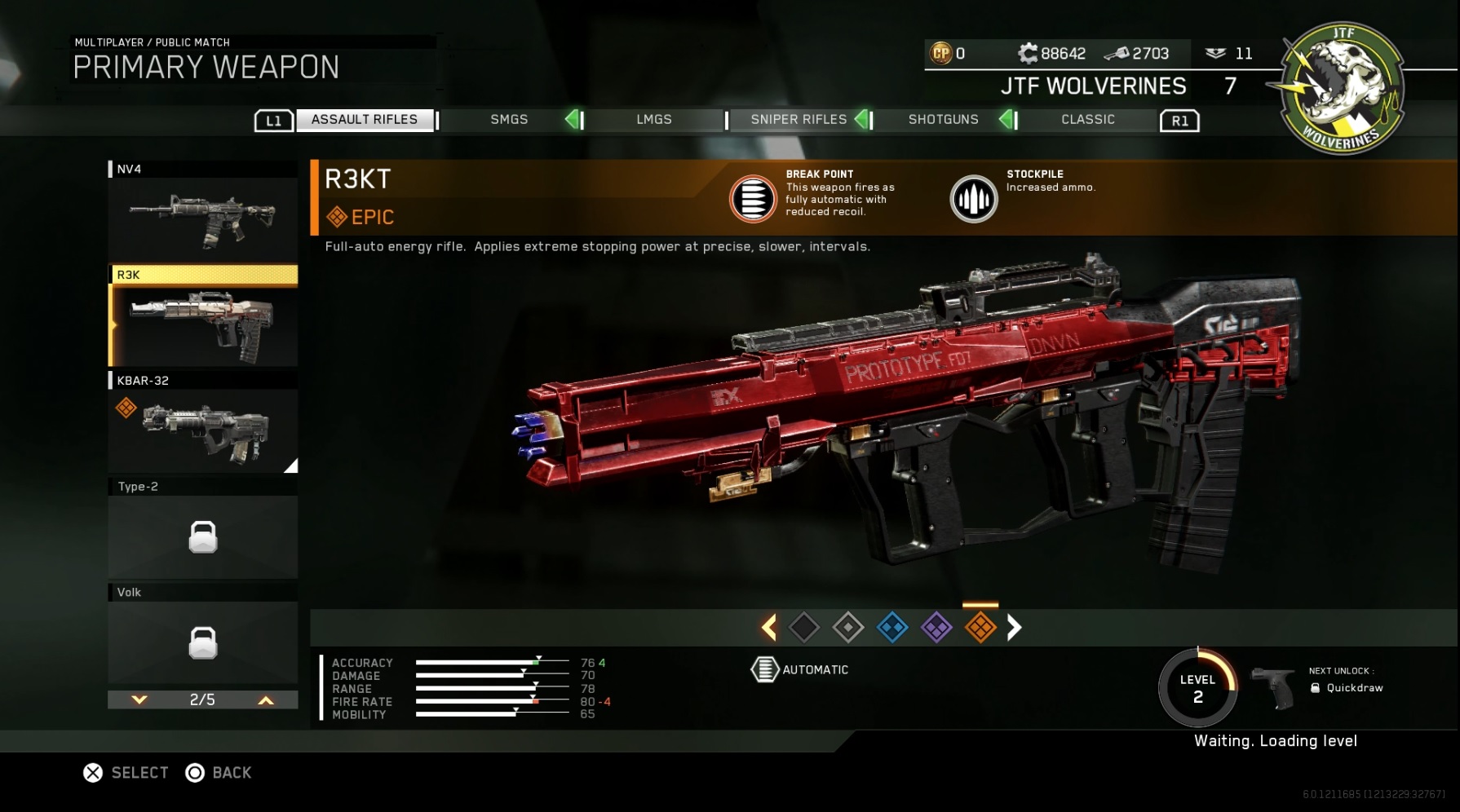Show the Shotguns category

(943, 120)
